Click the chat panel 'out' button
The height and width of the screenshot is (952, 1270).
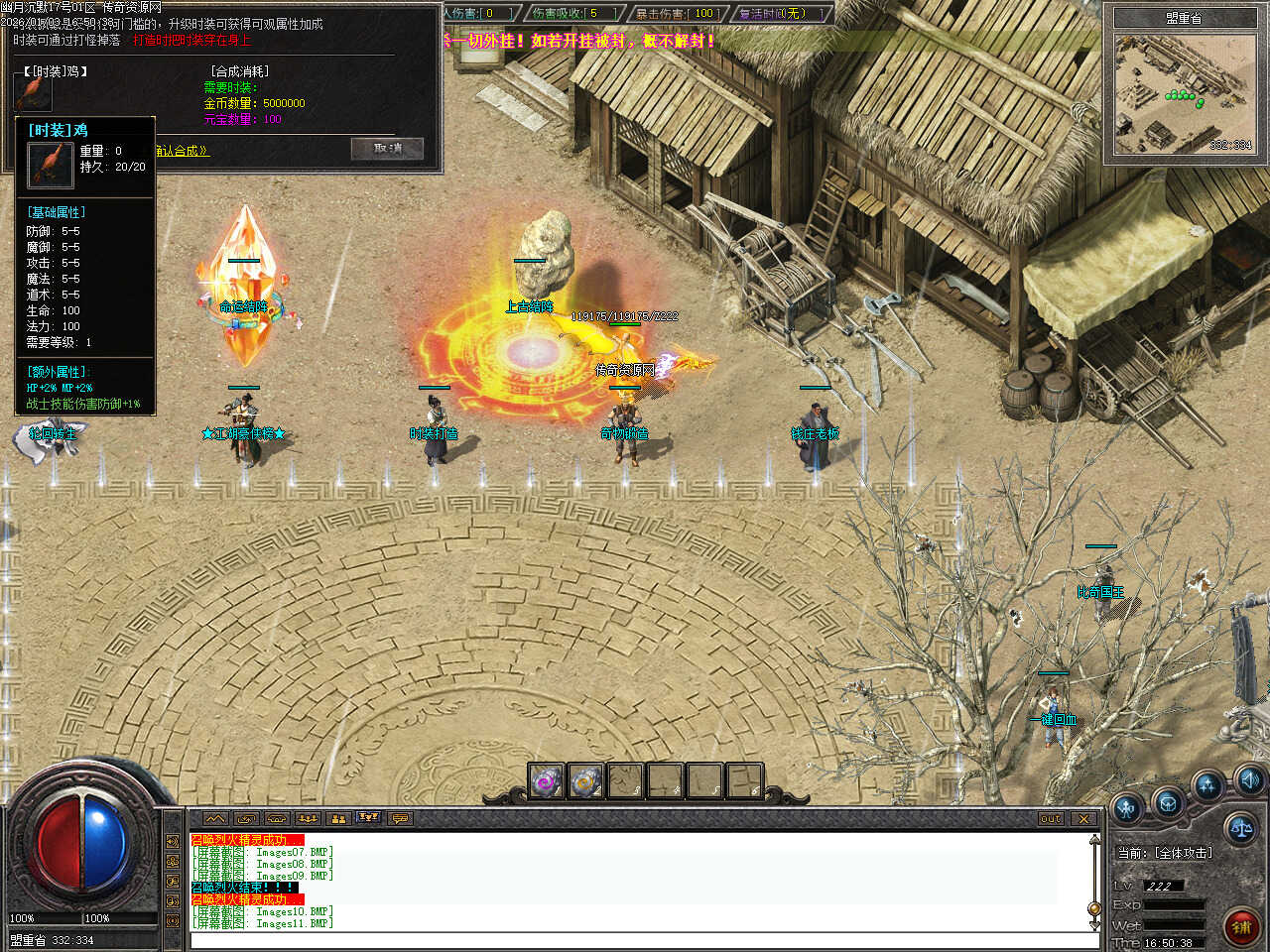1051,818
